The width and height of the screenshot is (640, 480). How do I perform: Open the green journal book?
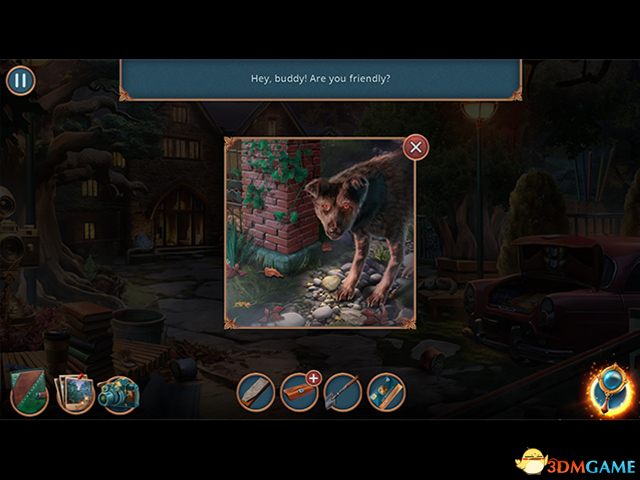pyautogui.click(x=29, y=394)
